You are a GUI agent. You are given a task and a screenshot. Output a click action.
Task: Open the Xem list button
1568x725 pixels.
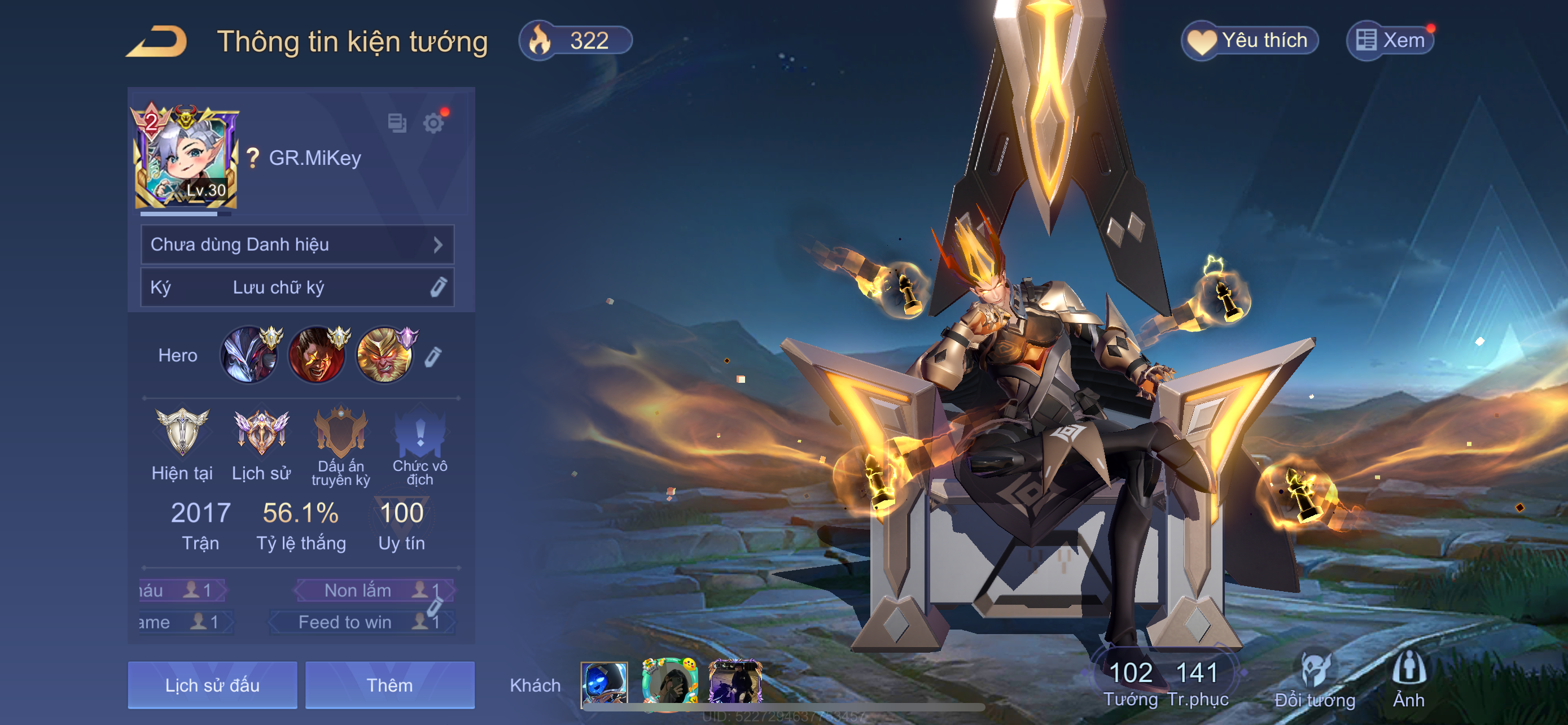[1390, 41]
